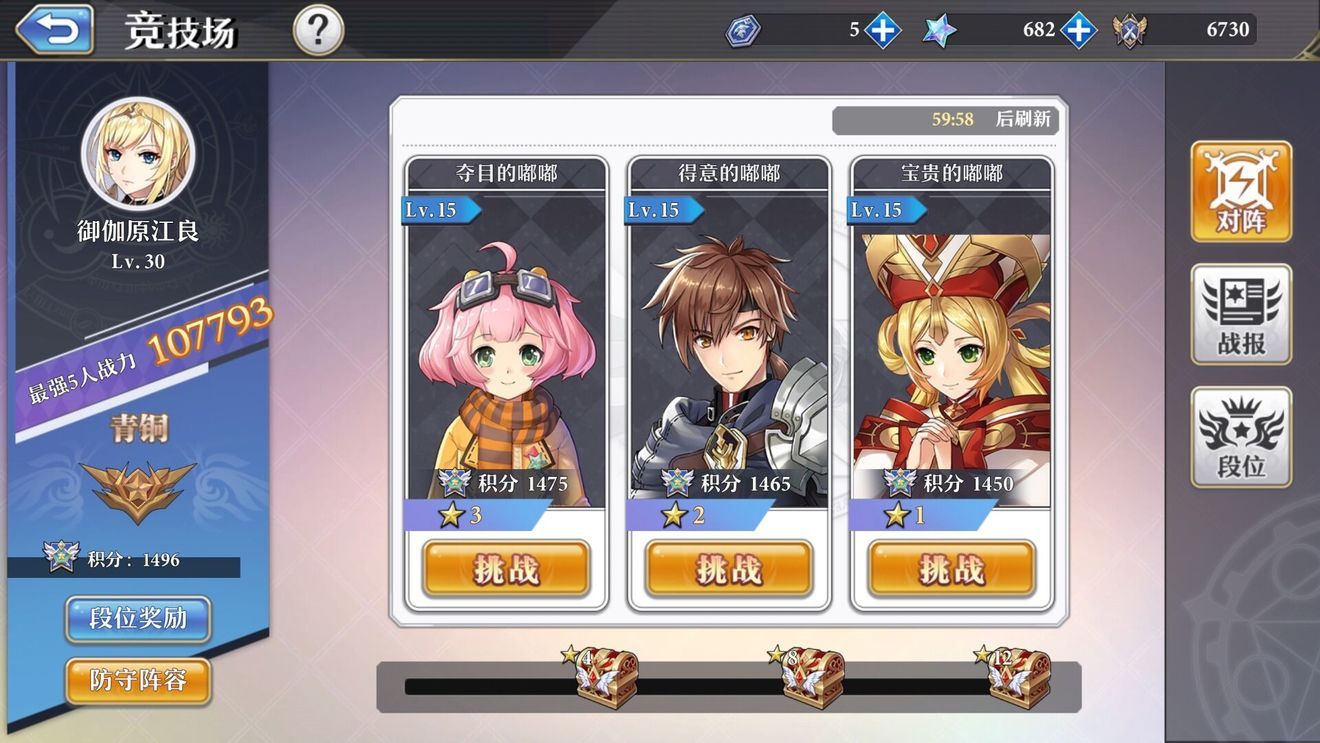Select the 对阵 matchup tab
Image resolution: width=1320 pixels, height=743 pixels.
[x=1241, y=192]
